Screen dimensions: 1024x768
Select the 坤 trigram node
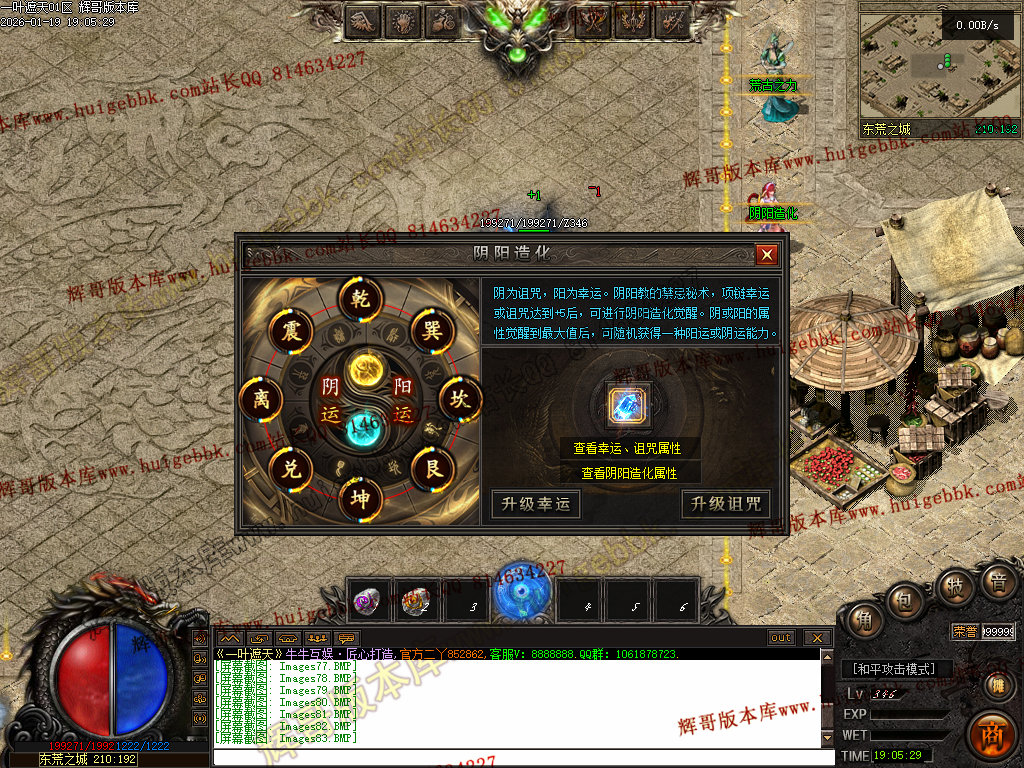360,499
